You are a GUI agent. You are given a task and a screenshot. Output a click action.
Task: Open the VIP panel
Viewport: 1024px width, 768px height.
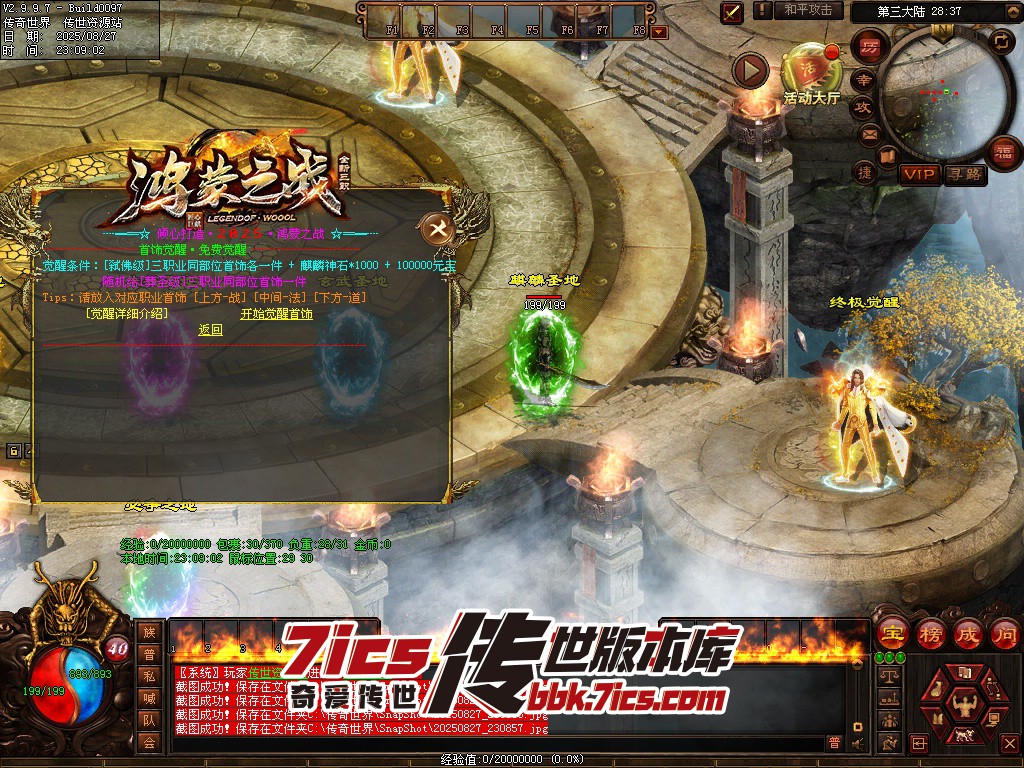pyautogui.click(x=920, y=175)
